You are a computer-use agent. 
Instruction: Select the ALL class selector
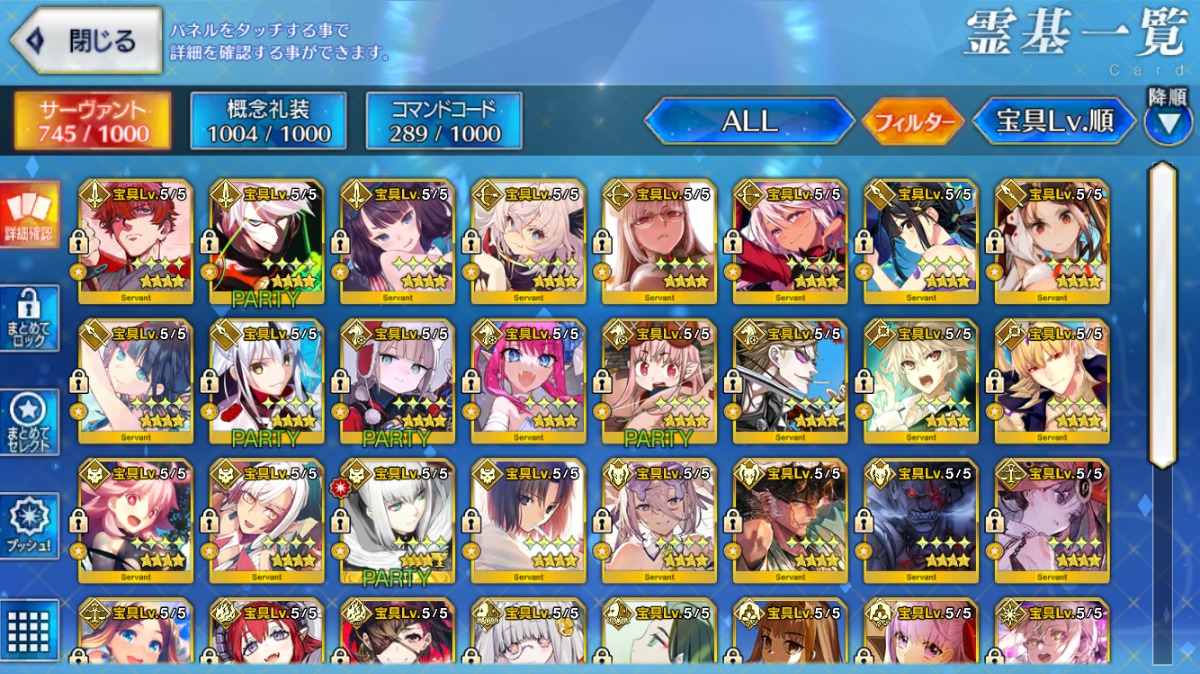tap(749, 122)
